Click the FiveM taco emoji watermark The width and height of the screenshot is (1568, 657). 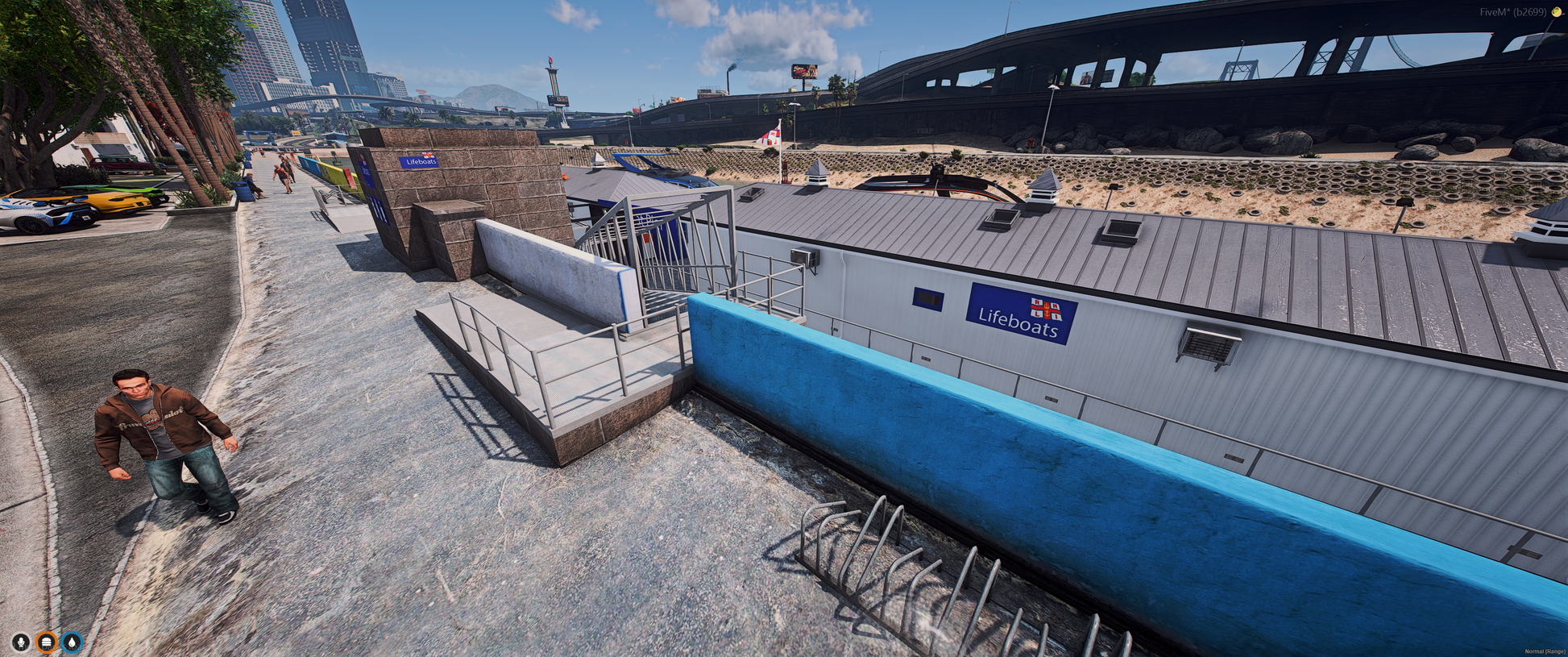tap(1557, 12)
